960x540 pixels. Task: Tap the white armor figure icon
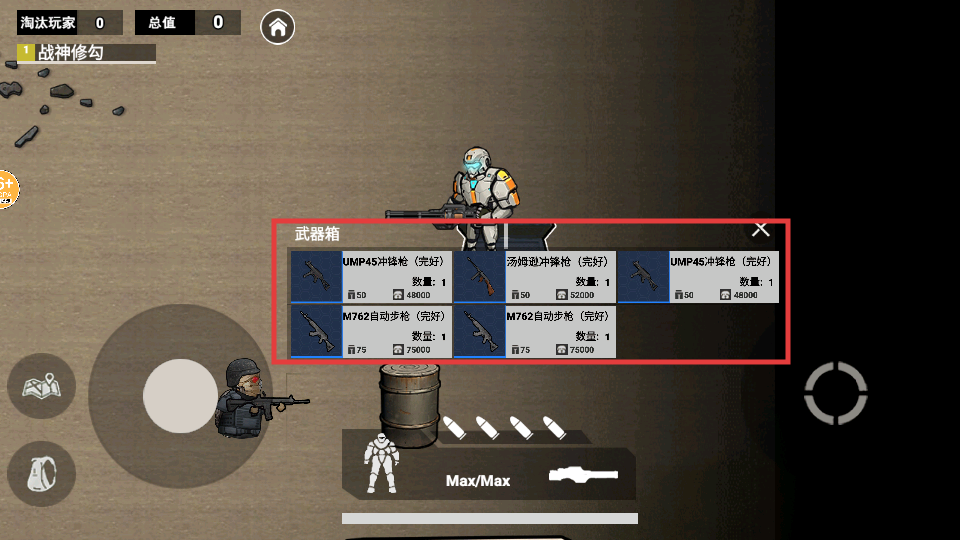(x=382, y=464)
